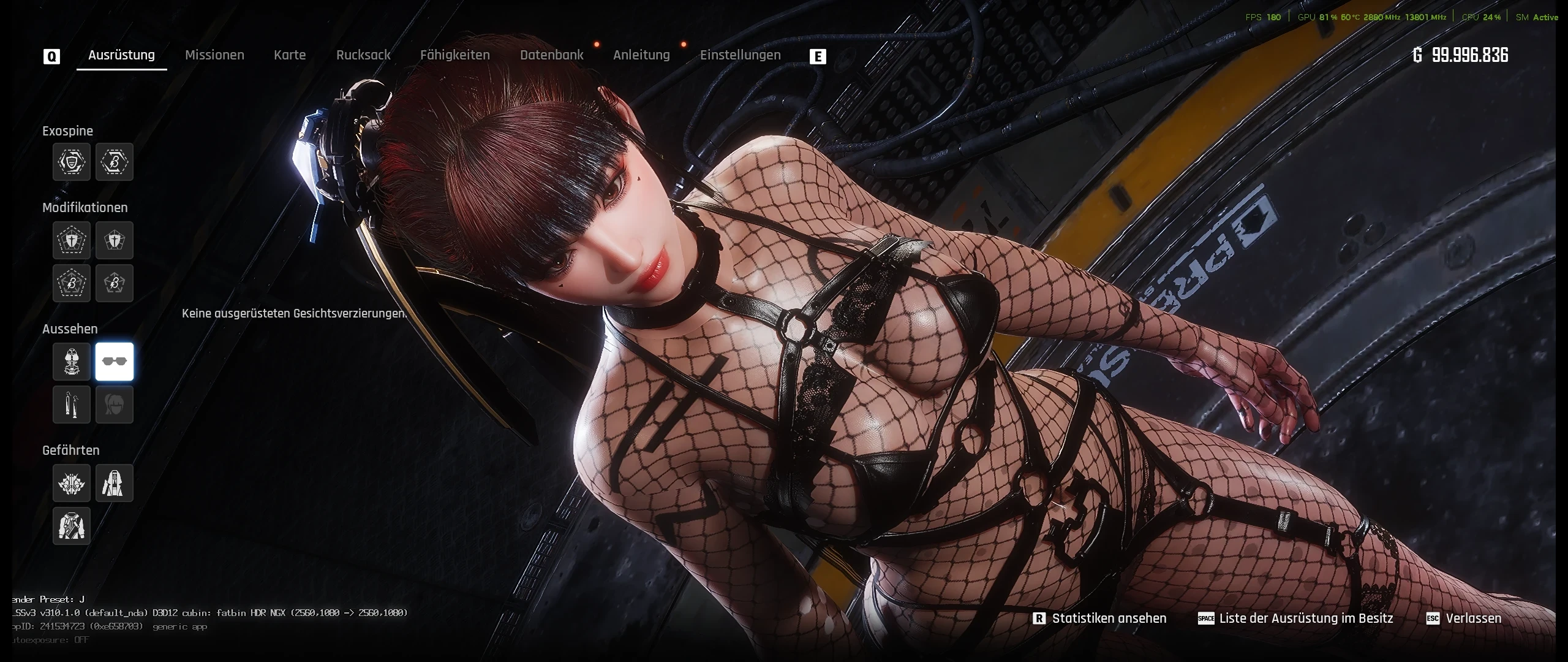Image resolution: width=1568 pixels, height=662 pixels.
Task: Open the fourth Modifikation slot
Action: tap(114, 283)
